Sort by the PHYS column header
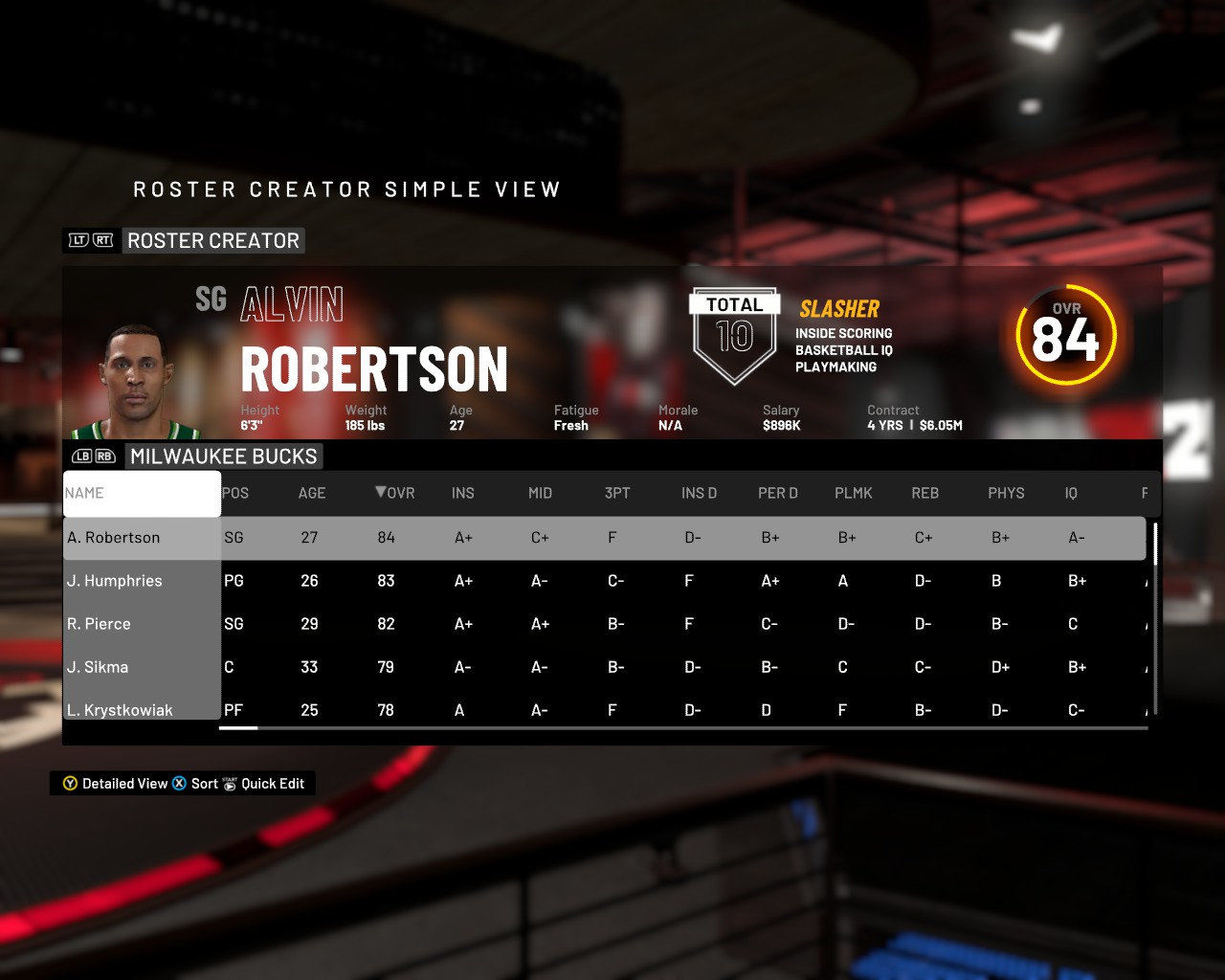The width and height of the screenshot is (1225, 980). [1006, 493]
